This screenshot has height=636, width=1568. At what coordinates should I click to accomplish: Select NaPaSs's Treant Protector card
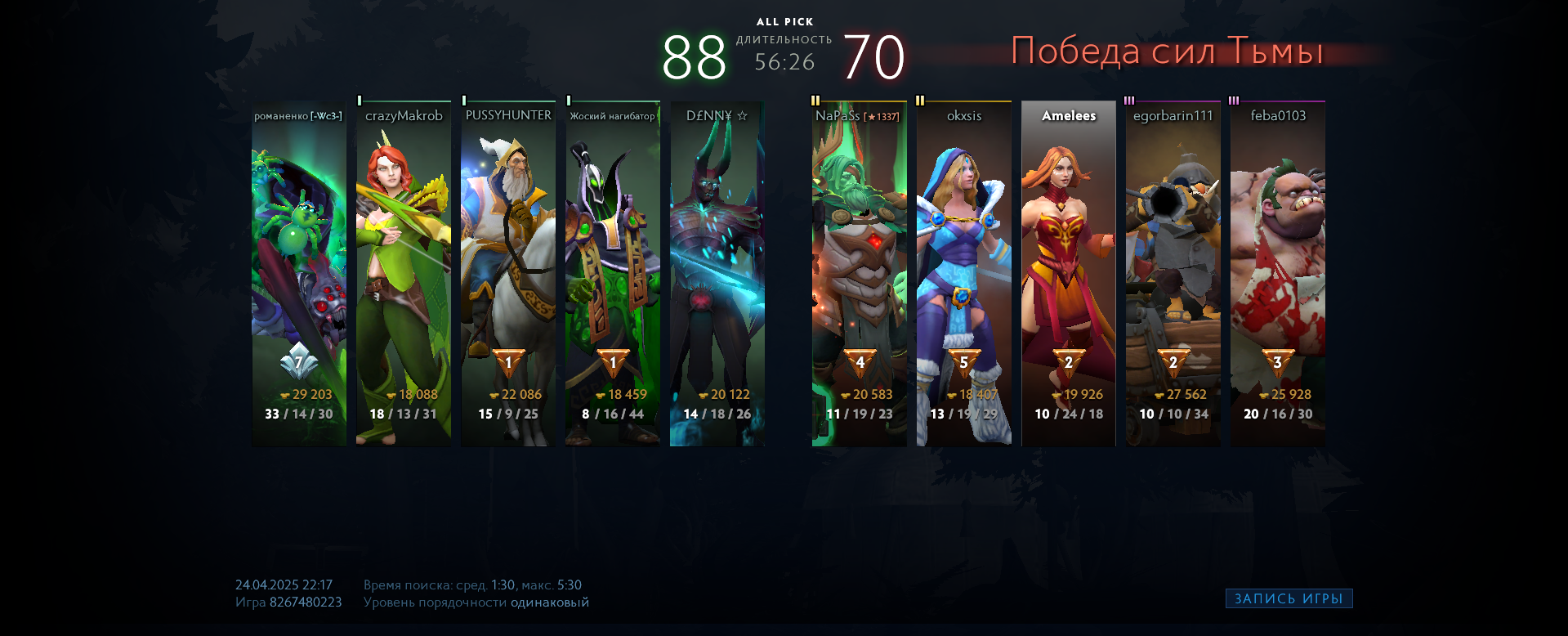[860, 274]
